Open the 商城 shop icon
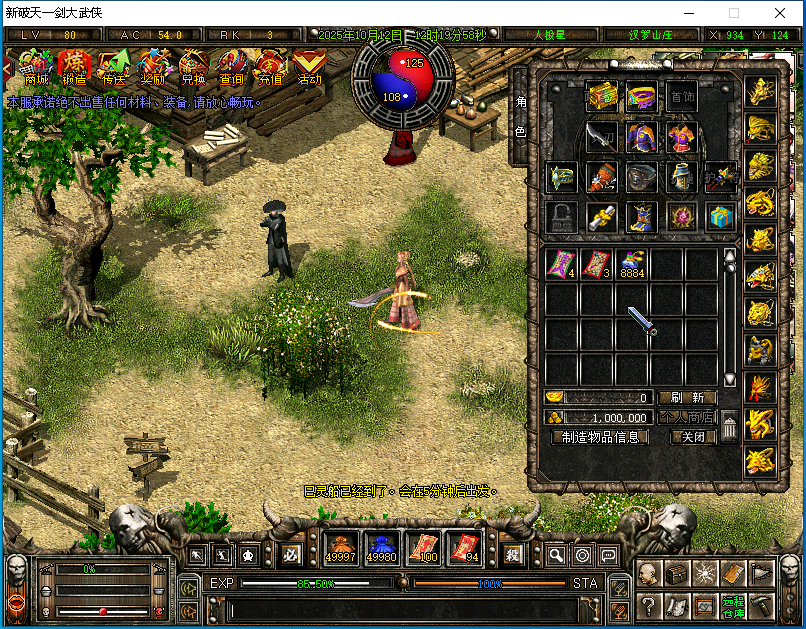Image resolution: width=806 pixels, height=629 pixels. (x=37, y=68)
